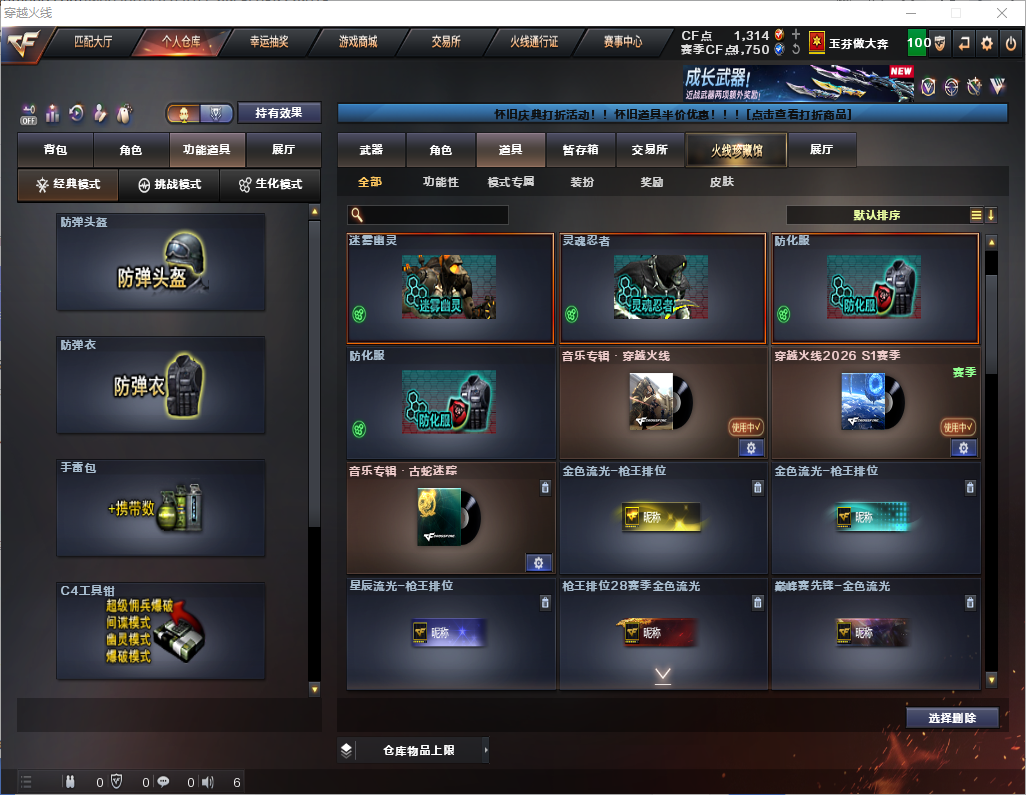Select the 灵魂忍者 item card
This screenshot has width=1026, height=795.
(663, 289)
